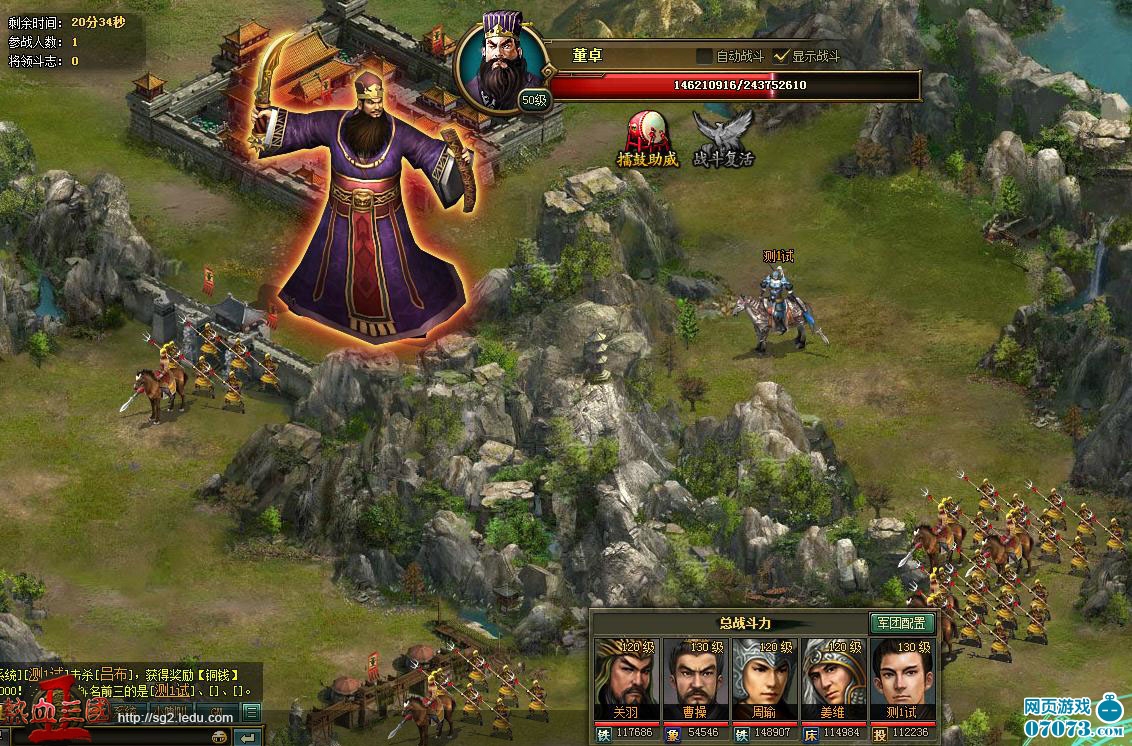The image size is (1132, 746).
Task: Switch to the GM chat tab
Action: (217, 712)
